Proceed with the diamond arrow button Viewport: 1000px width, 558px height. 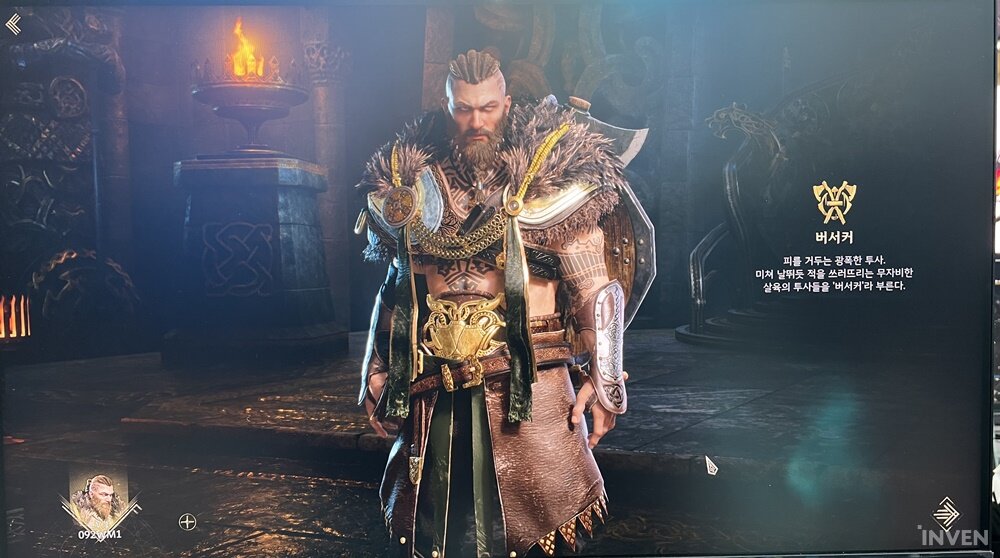coord(945,513)
